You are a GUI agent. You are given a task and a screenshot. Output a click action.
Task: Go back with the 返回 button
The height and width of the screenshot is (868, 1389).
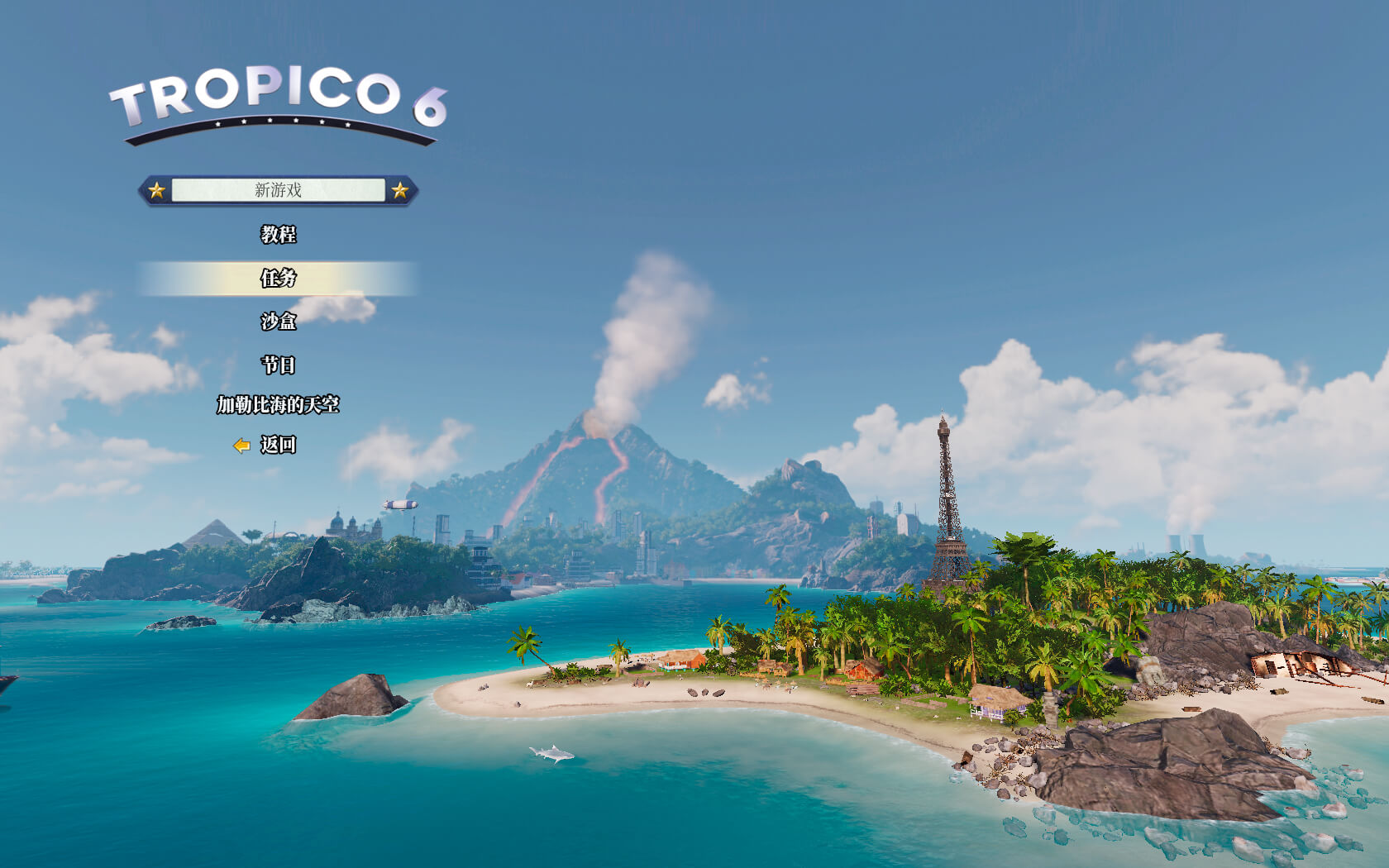click(x=277, y=445)
